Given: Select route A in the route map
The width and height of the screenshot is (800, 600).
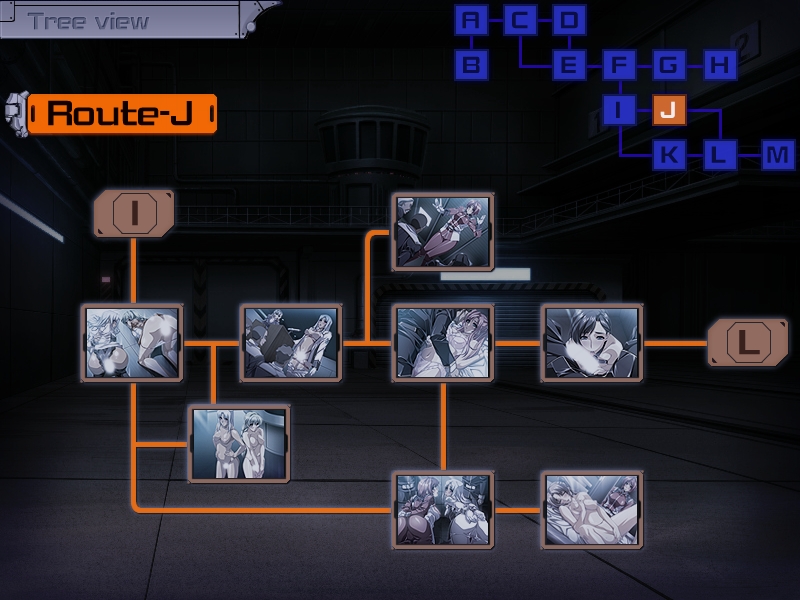Looking at the screenshot, I should click(472, 20).
